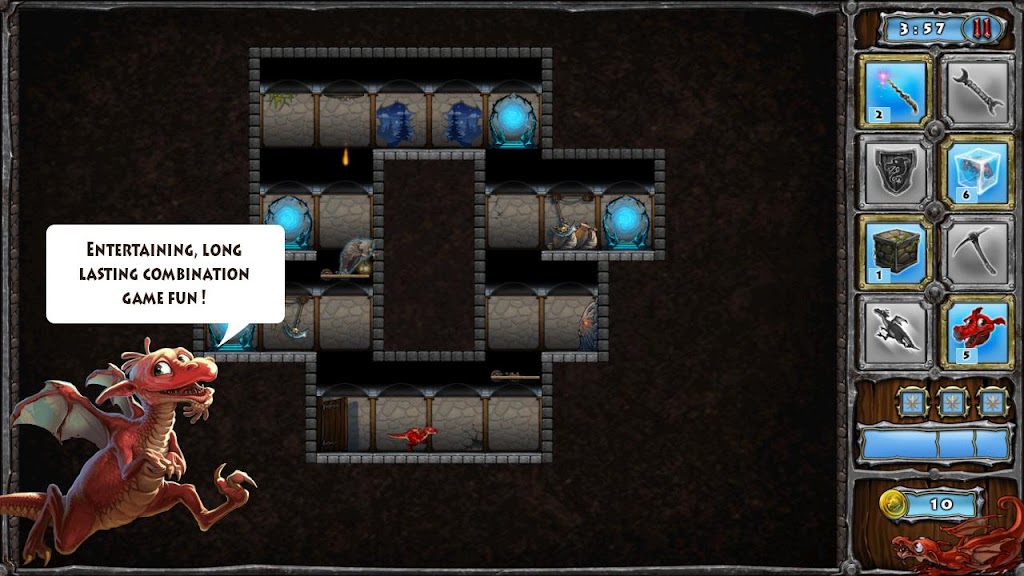Image resolution: width=1024 pixels, height=576 pixels.
Task: Select the greyed-out pickaxe tool
Action: 978,251
